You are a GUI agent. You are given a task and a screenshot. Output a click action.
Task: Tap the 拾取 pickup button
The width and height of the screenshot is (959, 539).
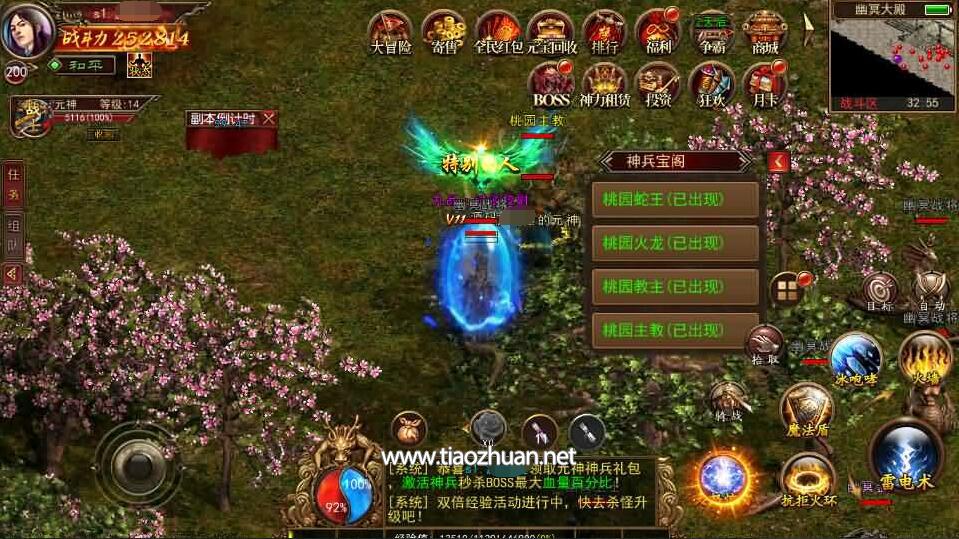click(764, 342)
